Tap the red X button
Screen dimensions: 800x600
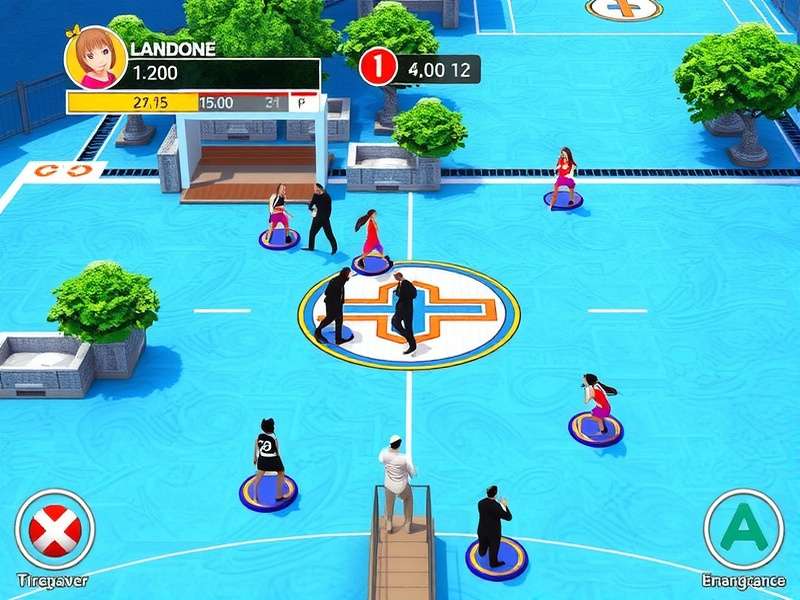pyautogui.click(x=55, y=529)
